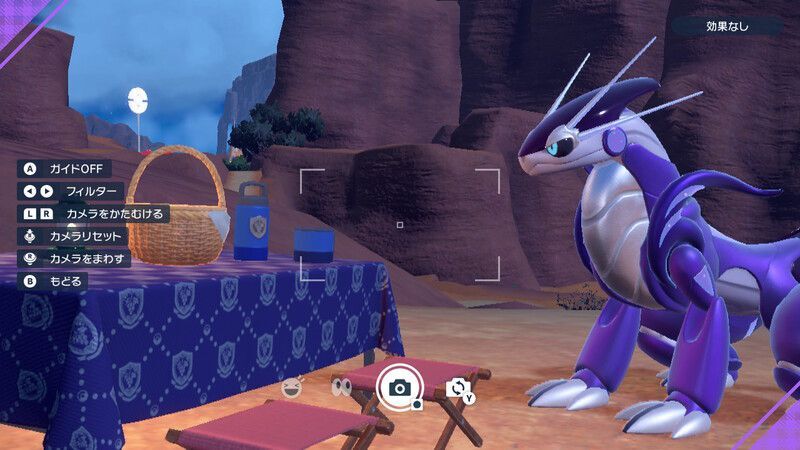Take a photo with the camera shutter button
This screenshot has width=800, height=450.
(x=400, y=387)
